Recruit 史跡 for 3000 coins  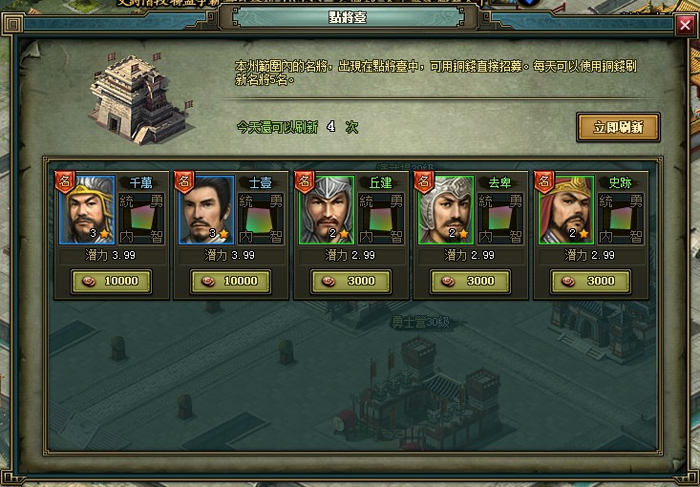click(x=590, y=281)
